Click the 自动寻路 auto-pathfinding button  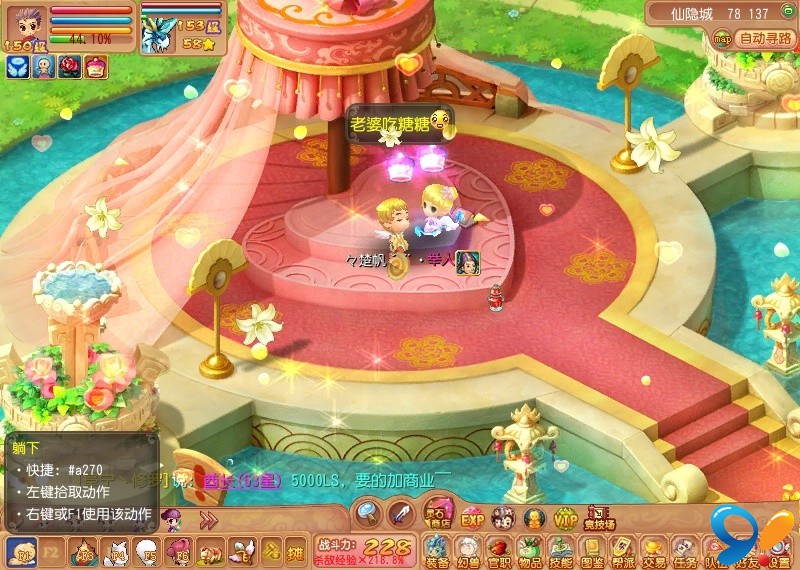[764, 39]
